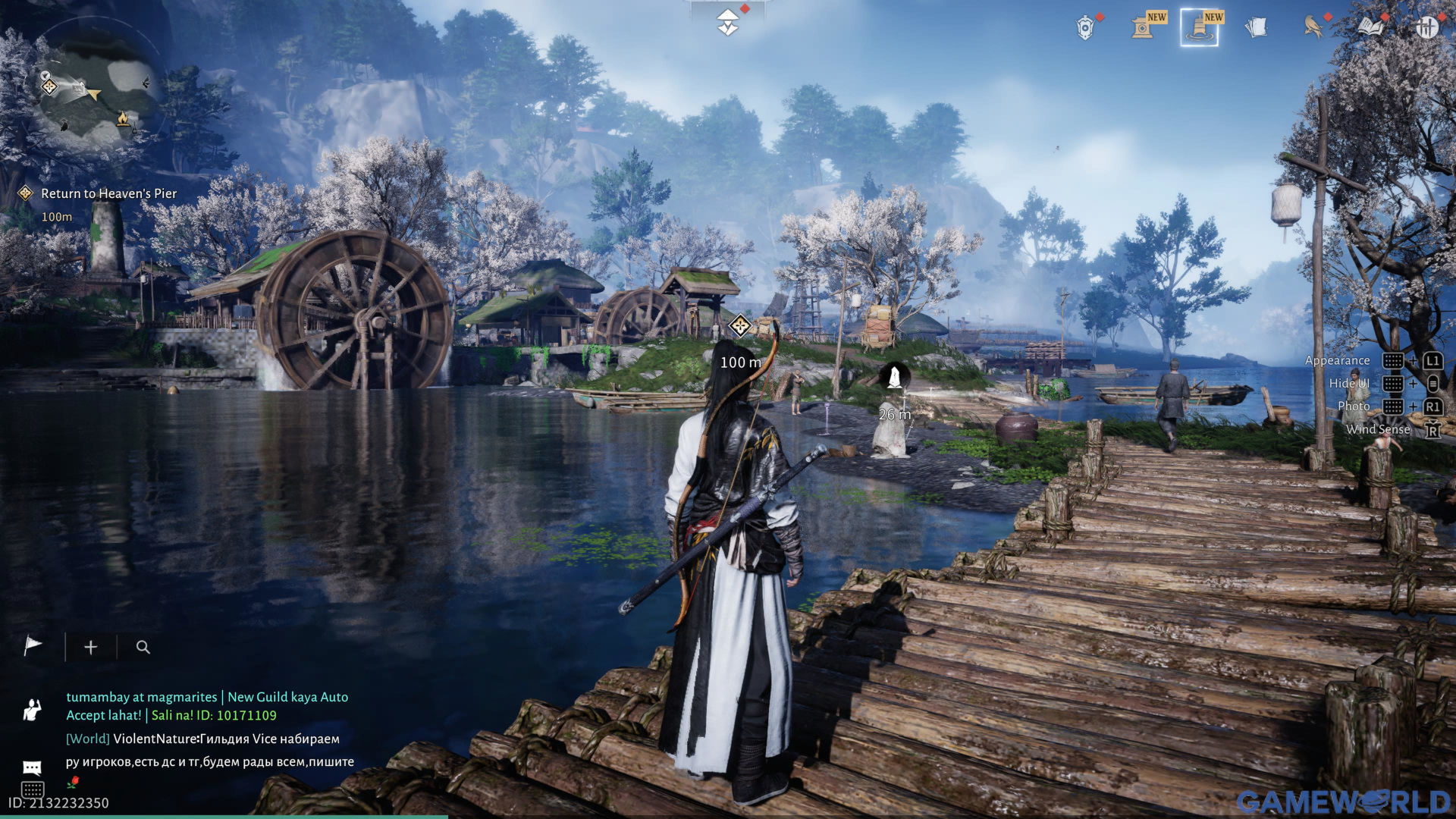Screen dimensions: 1456x819
Task: Open the chat speech bubble icon
Action: [x=32, y=767]
